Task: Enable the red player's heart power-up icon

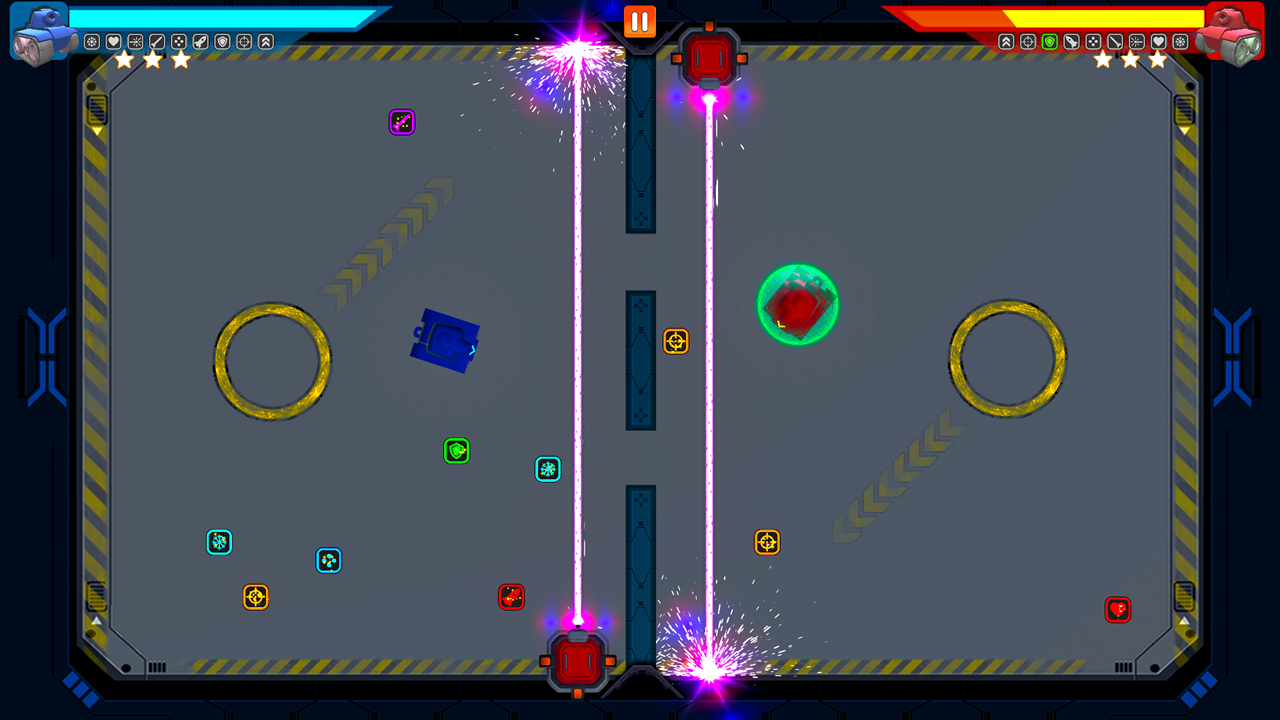Action: [x=1157, y=42]
